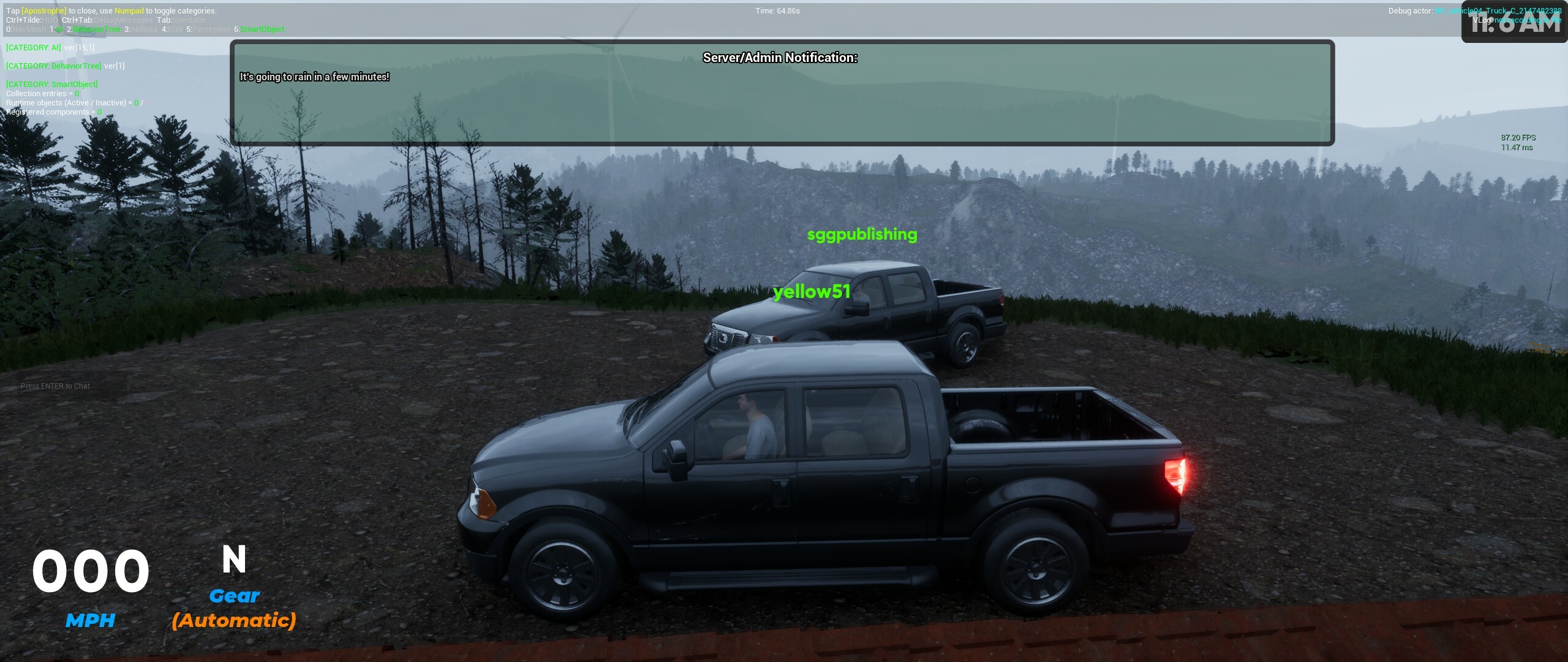Expand the CATEGORY: BehaviorTree section

(x=53, y=66)
